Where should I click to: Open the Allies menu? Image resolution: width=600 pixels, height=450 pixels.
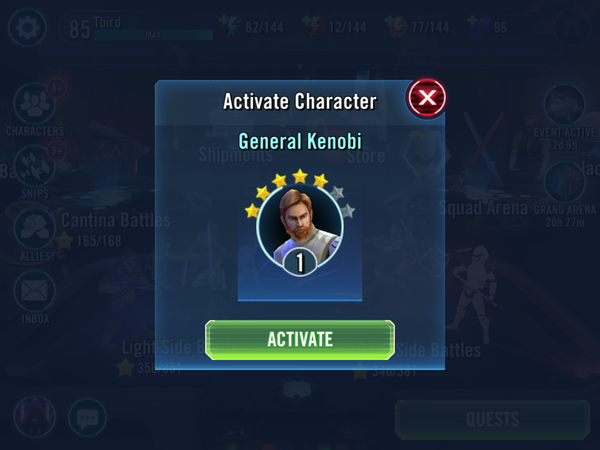click(x=35, y=229)
